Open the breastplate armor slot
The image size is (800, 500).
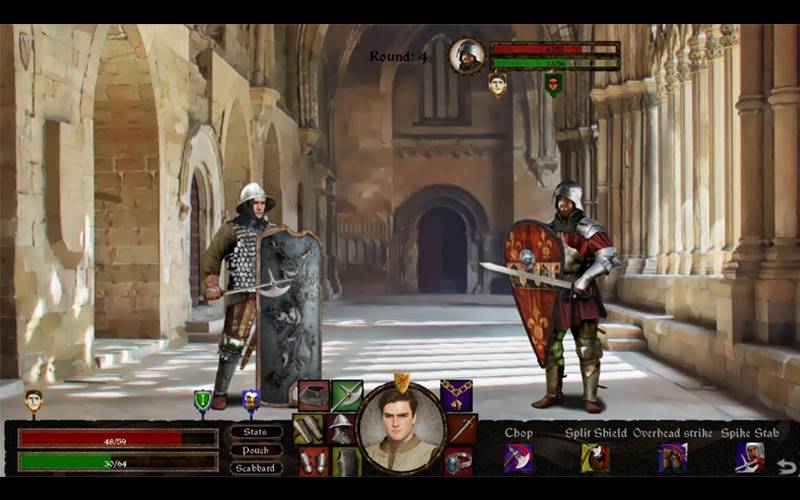click(346, 462)
